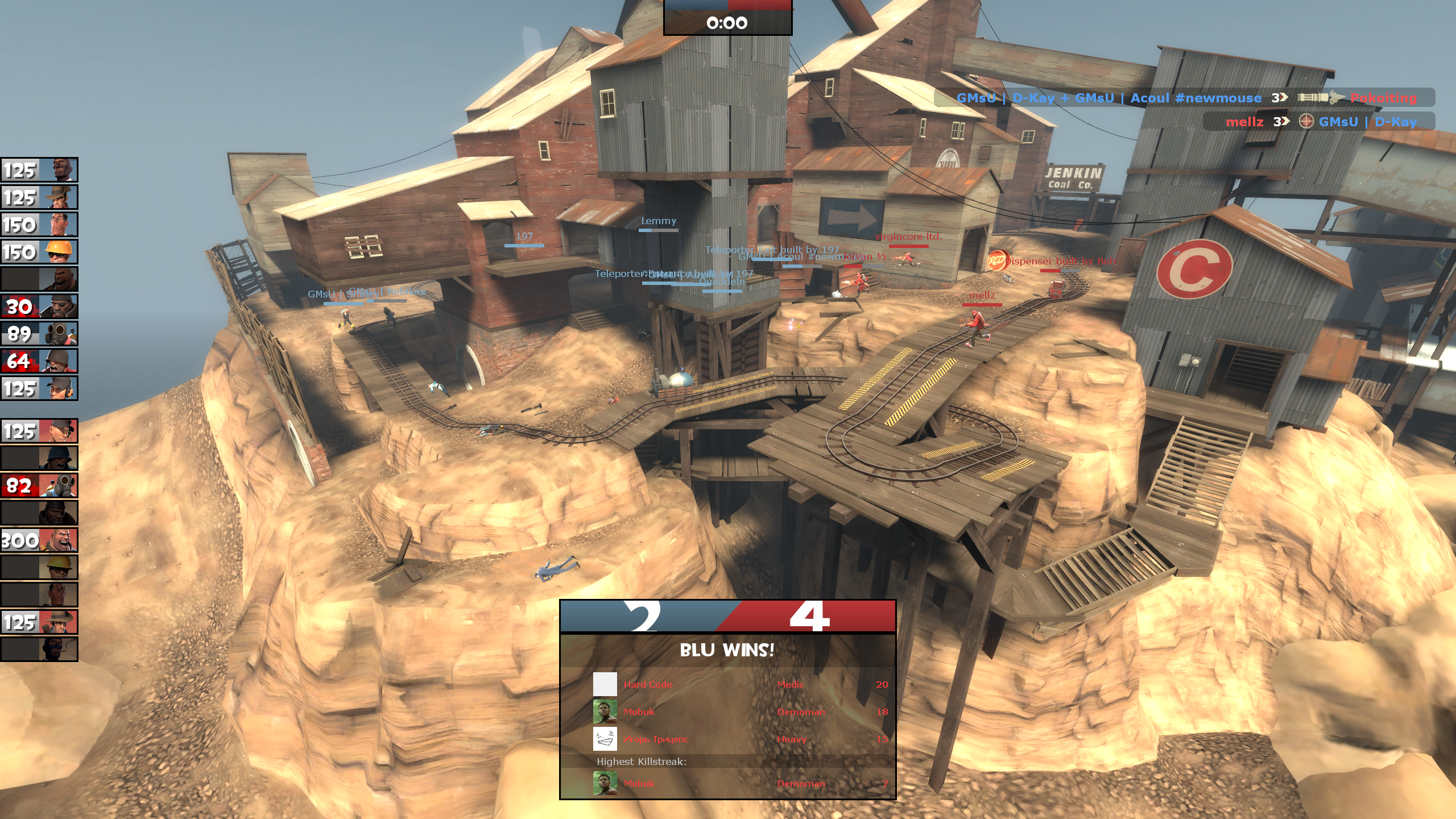Select the Spy panel showing 125 health

pos(39,170)
